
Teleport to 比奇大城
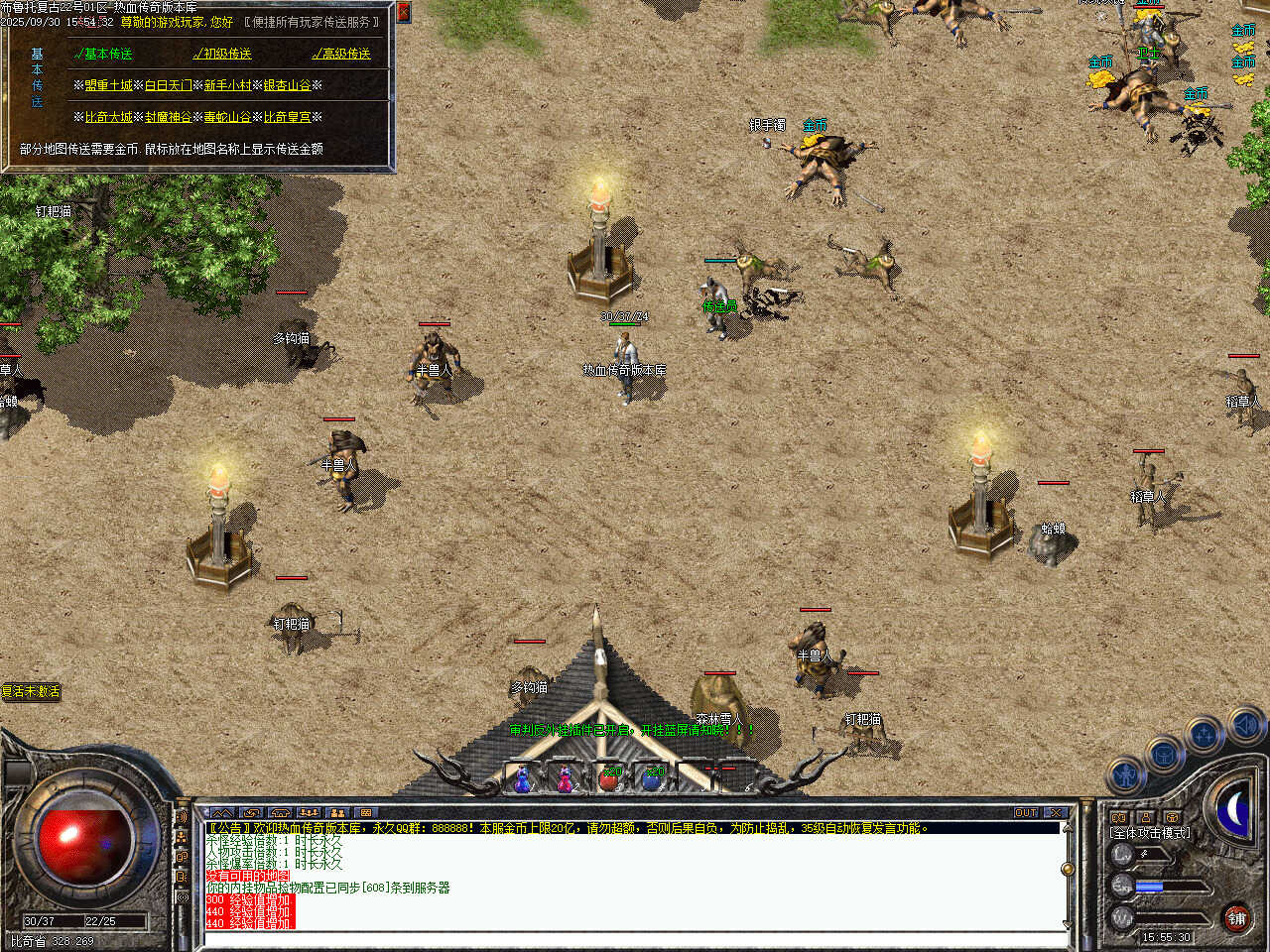coord(108,117)
